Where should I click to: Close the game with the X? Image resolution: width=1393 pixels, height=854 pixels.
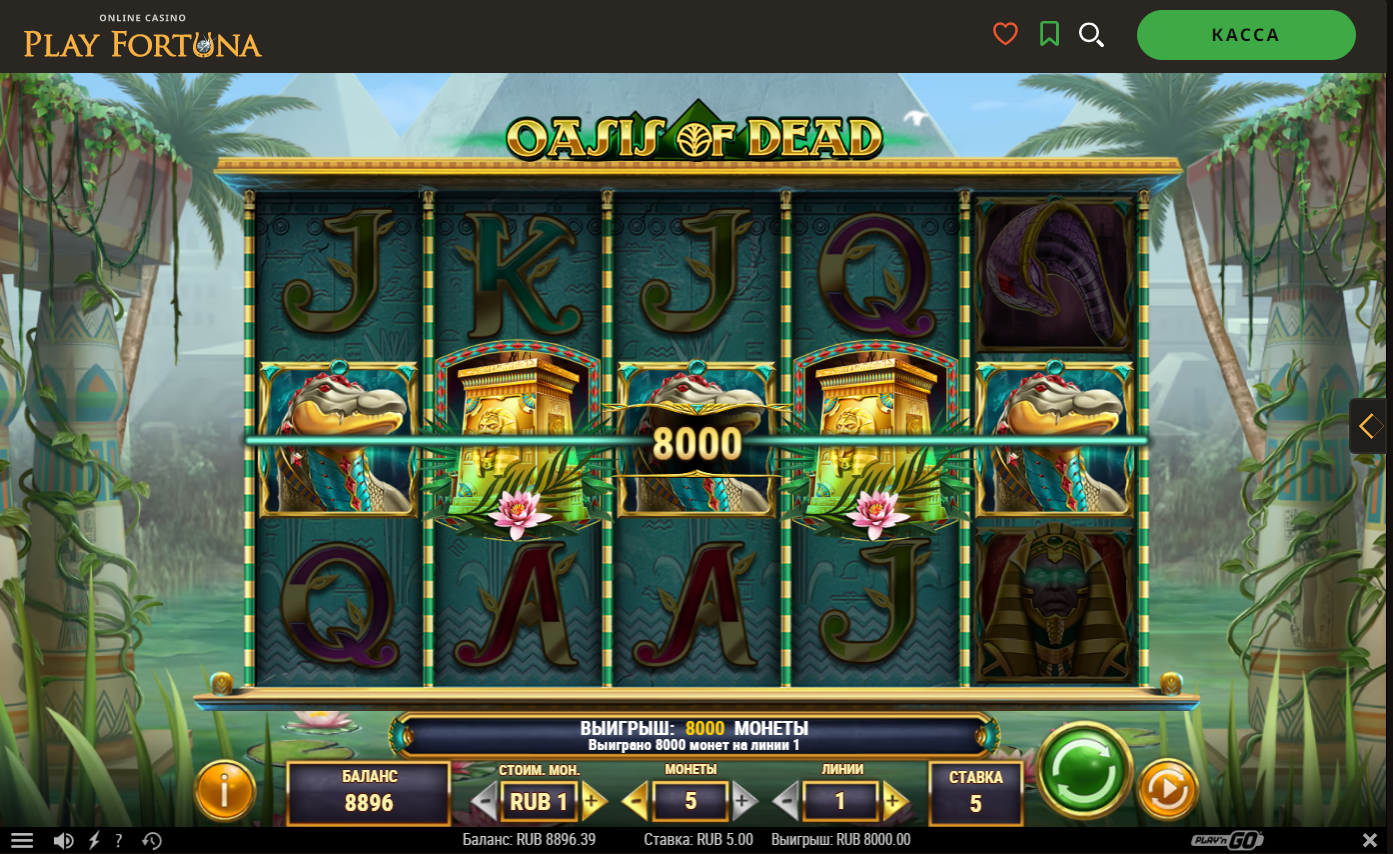tap(1370, 840)
